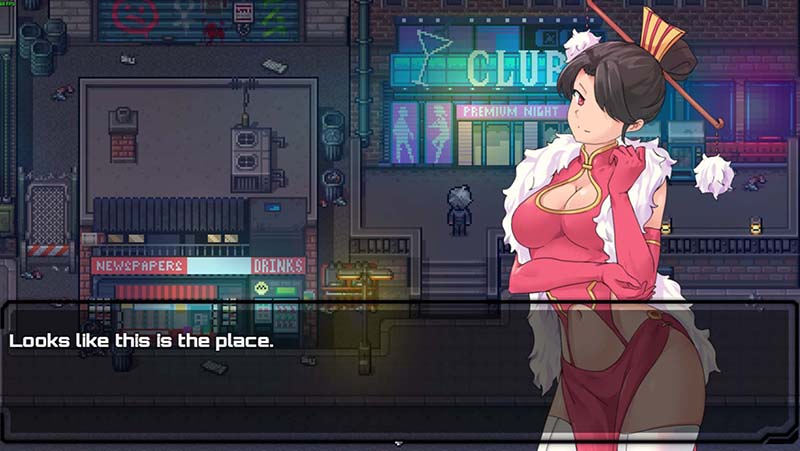
Task: Click the dialogue continue arrow indicator
Action: pyautogui.click(x=399, y=441)
